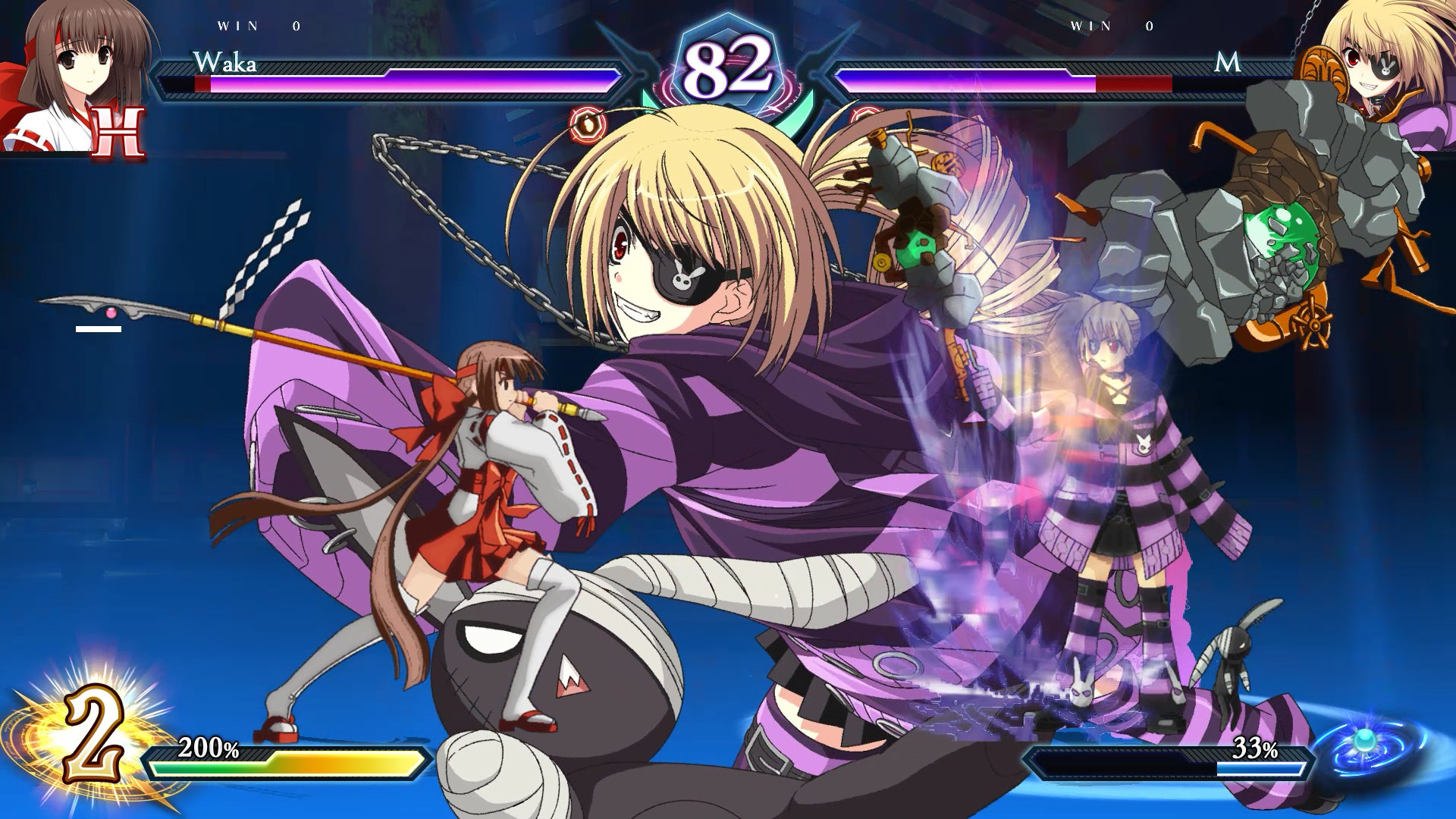The height and width of the screenshot is (819, 1456).
Task: Click the small white dash marker on the left edge
Action: coord(98,329)
